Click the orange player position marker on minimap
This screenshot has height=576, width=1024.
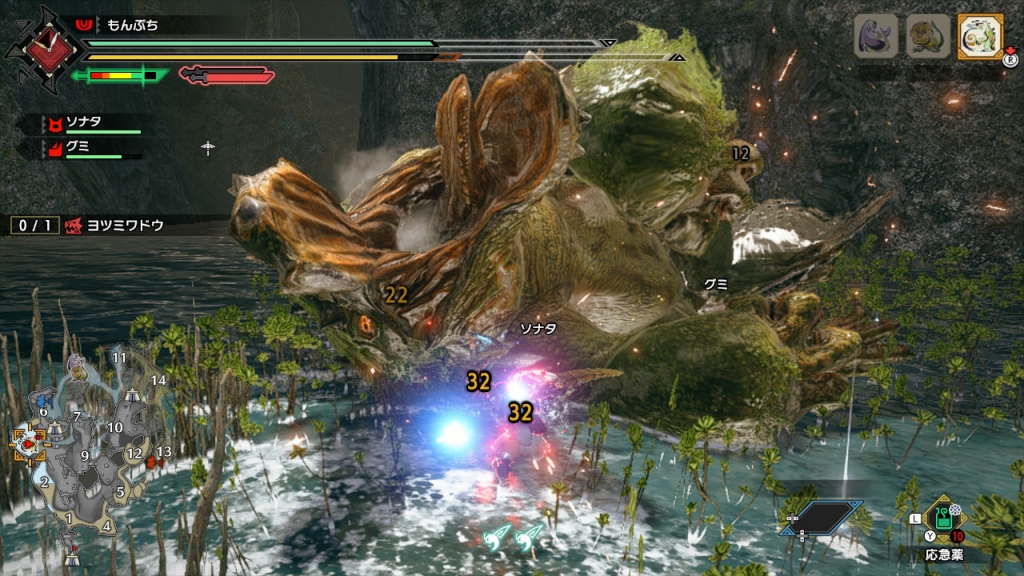tap(26, 444)
